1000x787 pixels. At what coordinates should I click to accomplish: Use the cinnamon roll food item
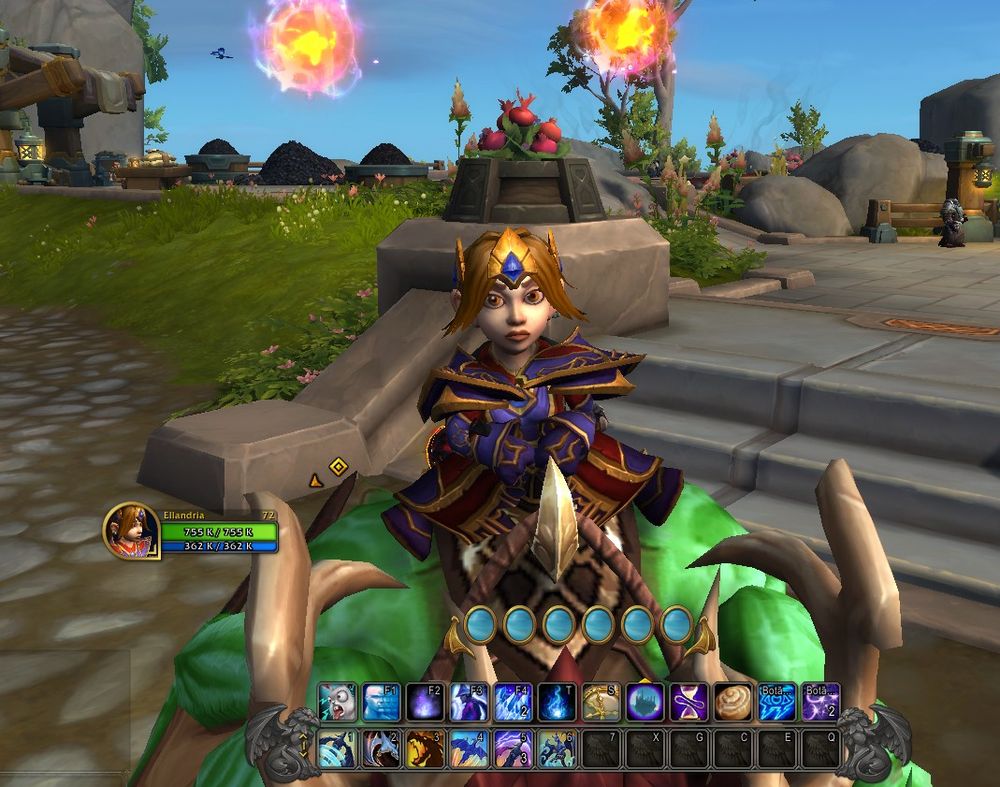[733, 702]
